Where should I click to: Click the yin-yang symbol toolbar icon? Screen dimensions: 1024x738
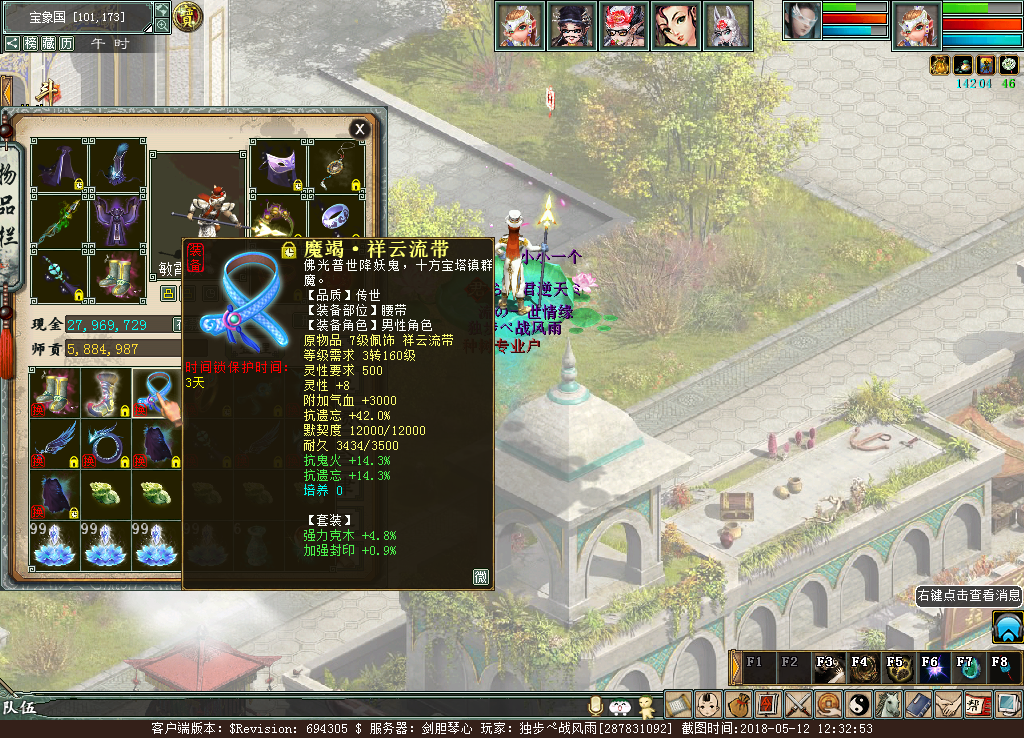(x=858, y=704)
